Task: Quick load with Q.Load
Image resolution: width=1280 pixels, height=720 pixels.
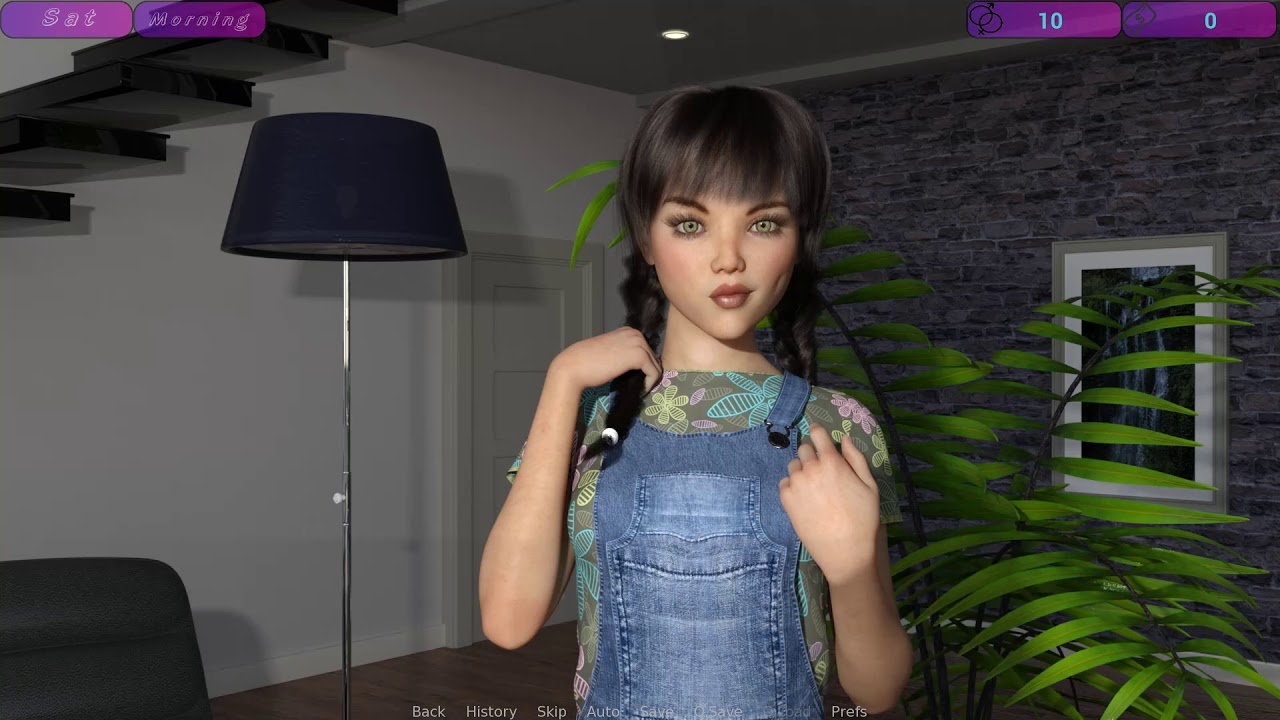Action: [787, 711]
